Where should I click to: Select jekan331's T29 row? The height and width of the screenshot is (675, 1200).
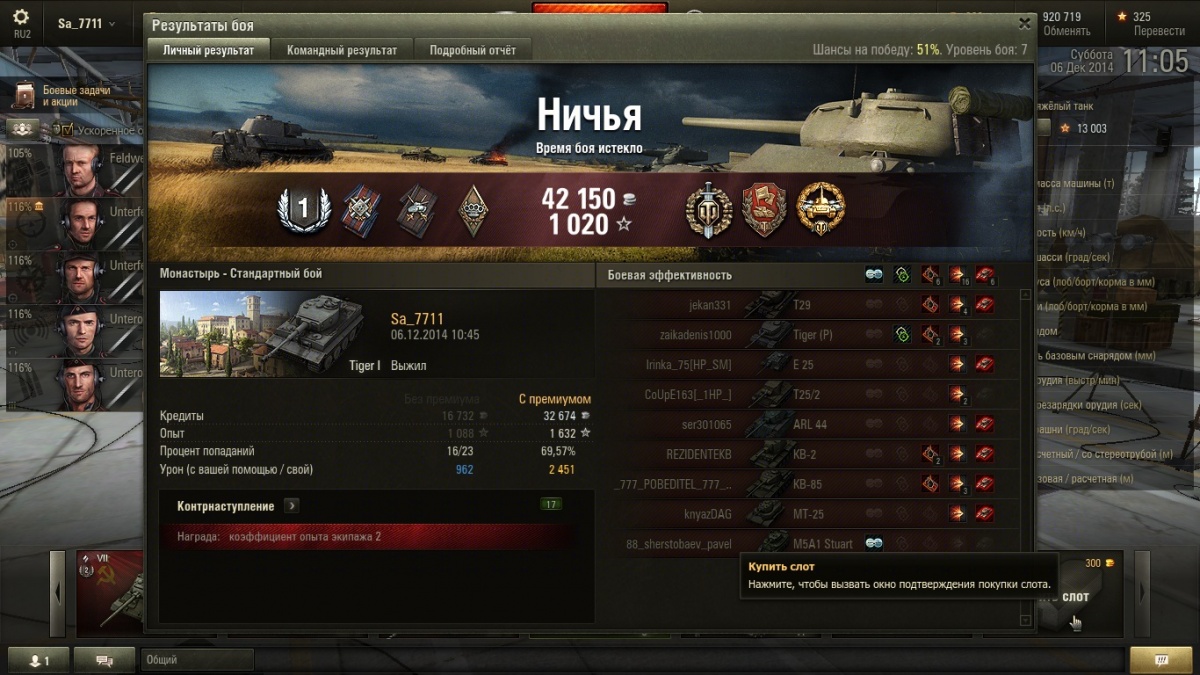tap(810, 305)
